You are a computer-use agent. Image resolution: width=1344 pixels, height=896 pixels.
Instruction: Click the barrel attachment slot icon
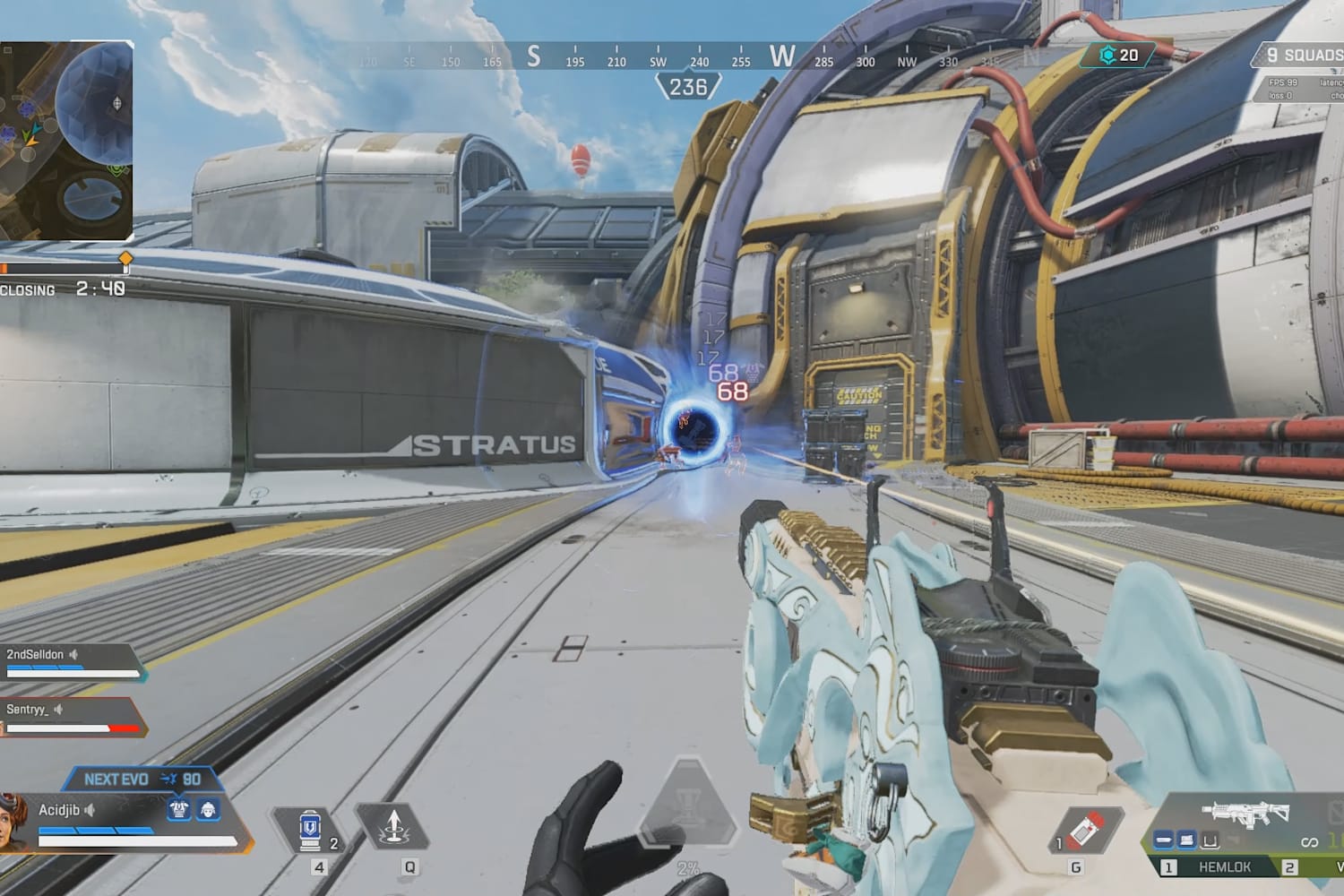click(x=1162, y=839)
